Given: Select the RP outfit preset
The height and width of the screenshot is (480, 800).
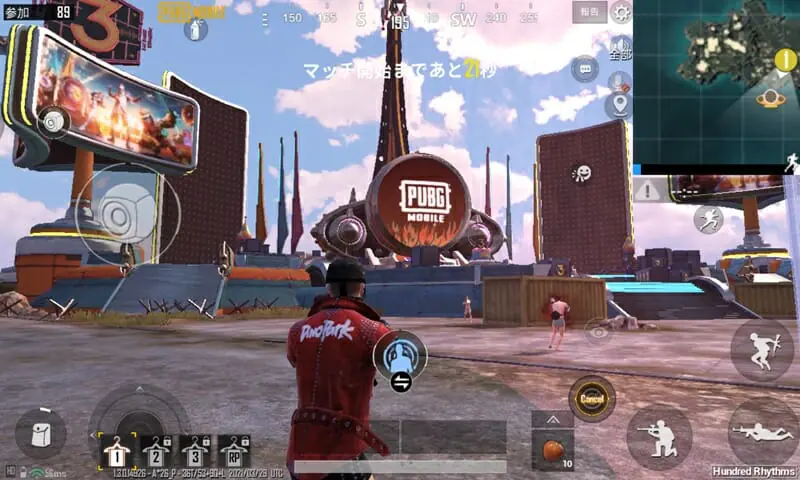Looking at the screenshot, I should coord(234,451).
